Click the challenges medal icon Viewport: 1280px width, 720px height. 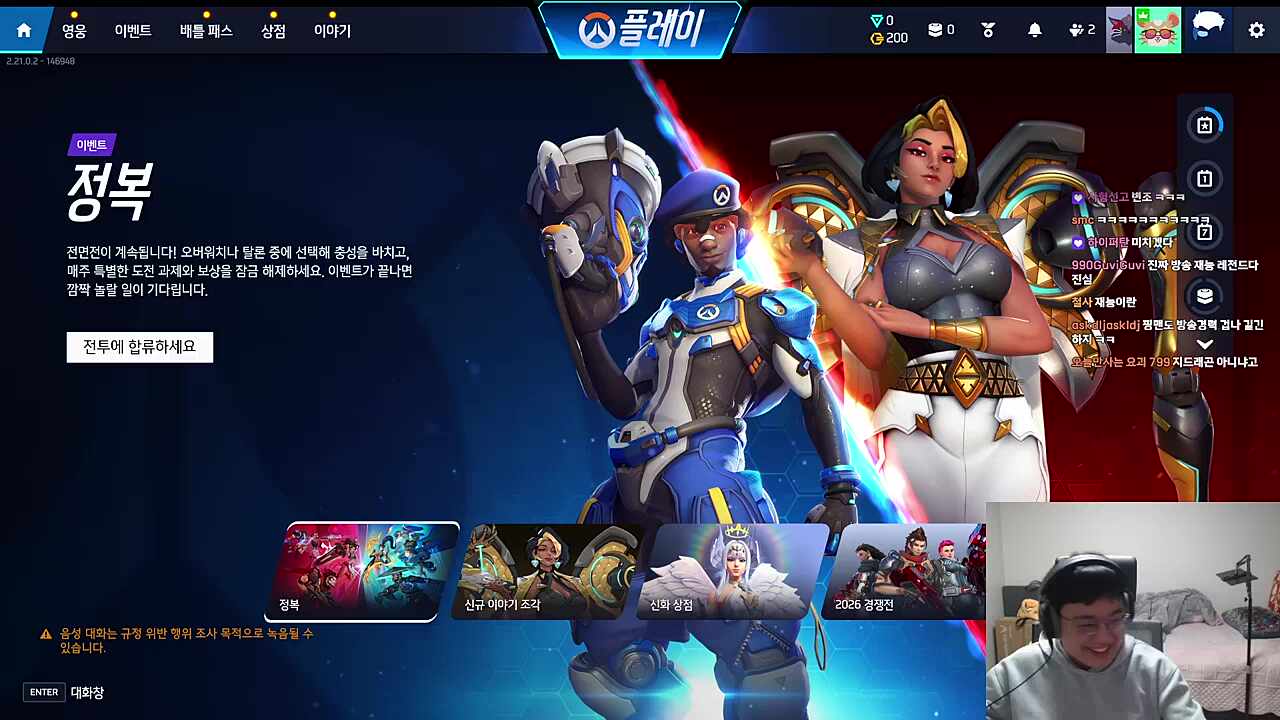click(986, 29)
